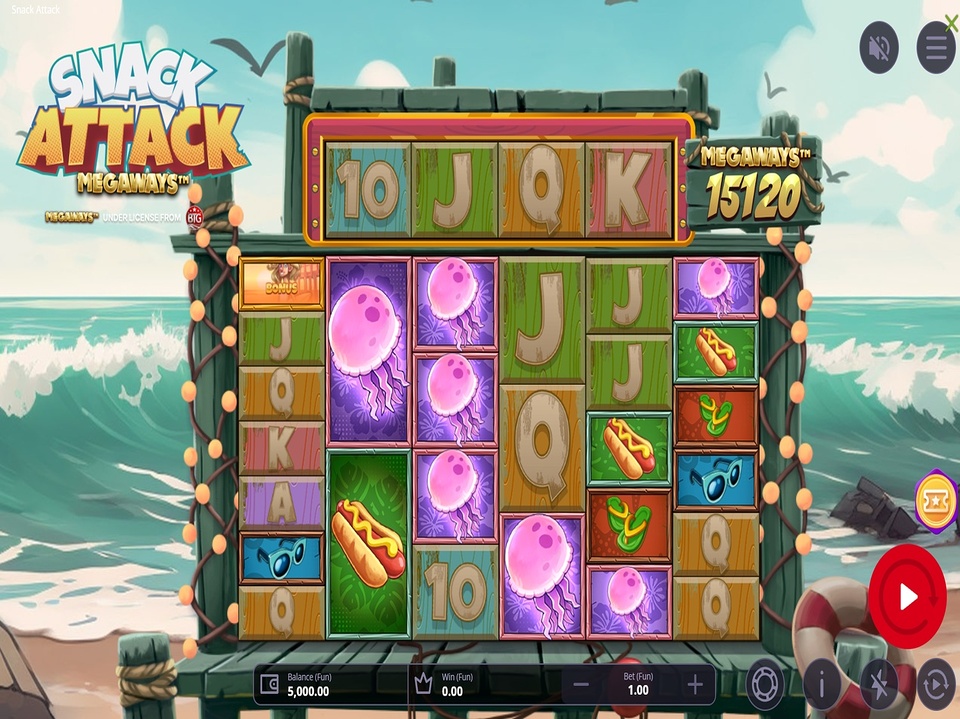Spin the reels with the red play button
Viewport: 960px width, 719px height.
pyautogui.click(x=907, y=597)
